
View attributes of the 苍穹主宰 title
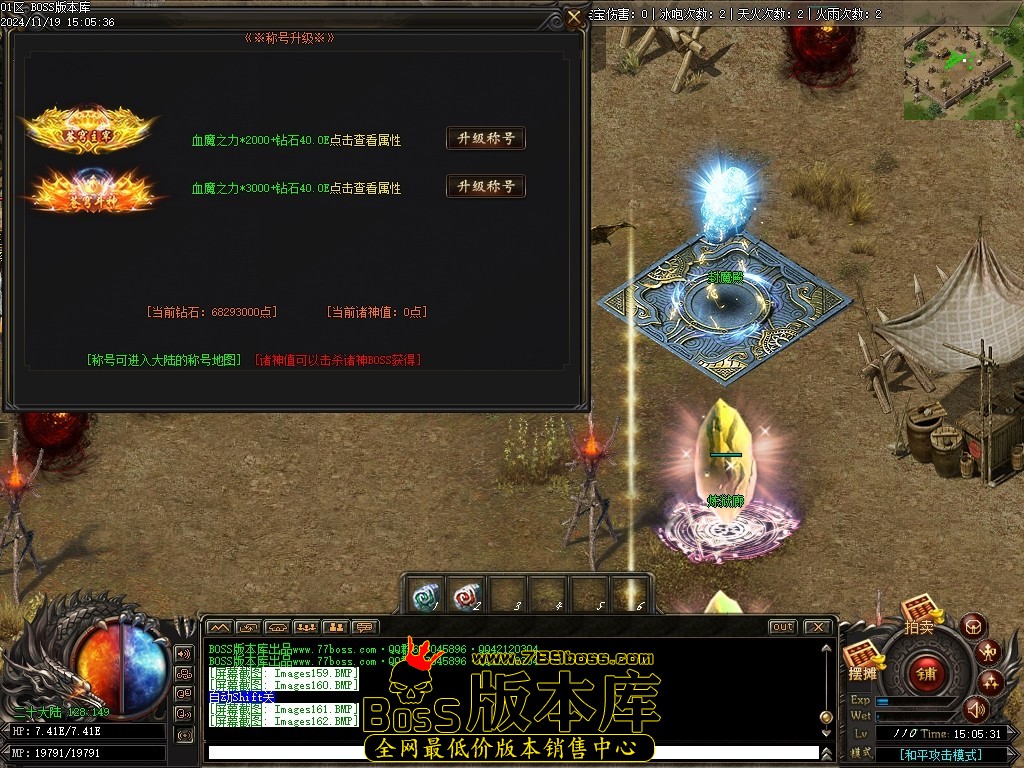point(365,141)
